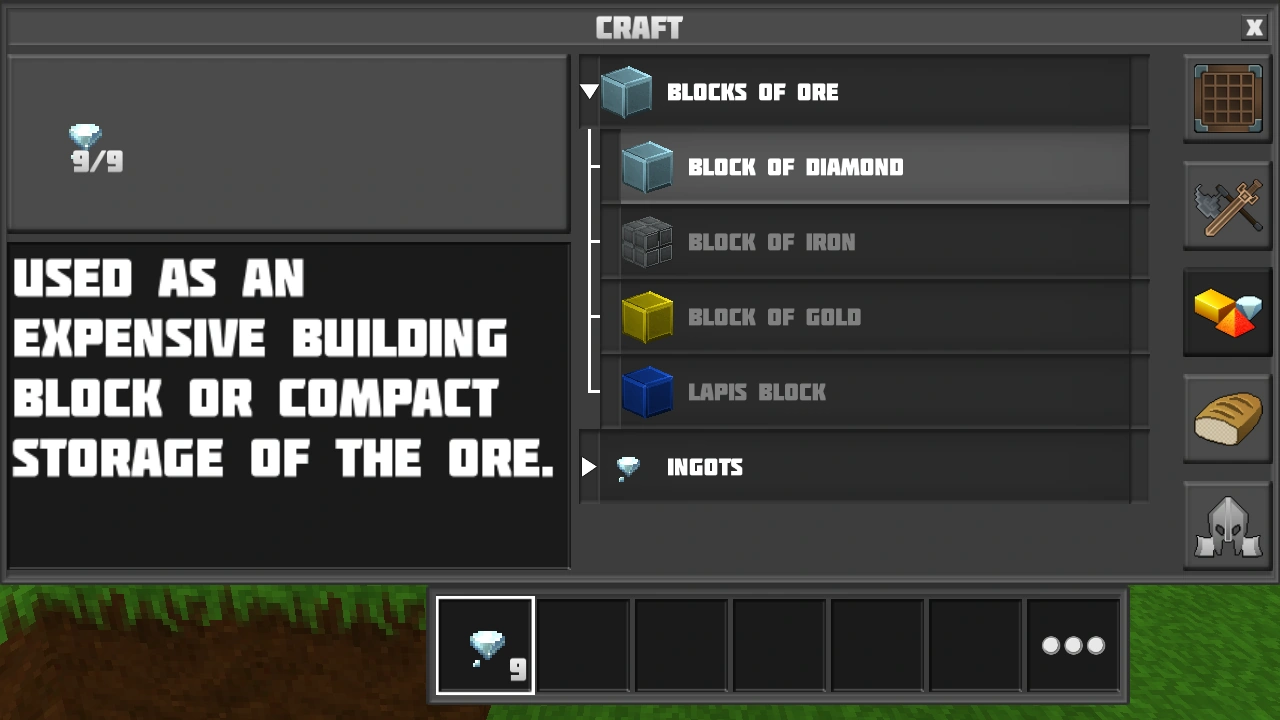The width and height of the screenshot is (1280, 720).
Task: Click the iron block icon in the recipe list
Action: click(x=647, y=242)
